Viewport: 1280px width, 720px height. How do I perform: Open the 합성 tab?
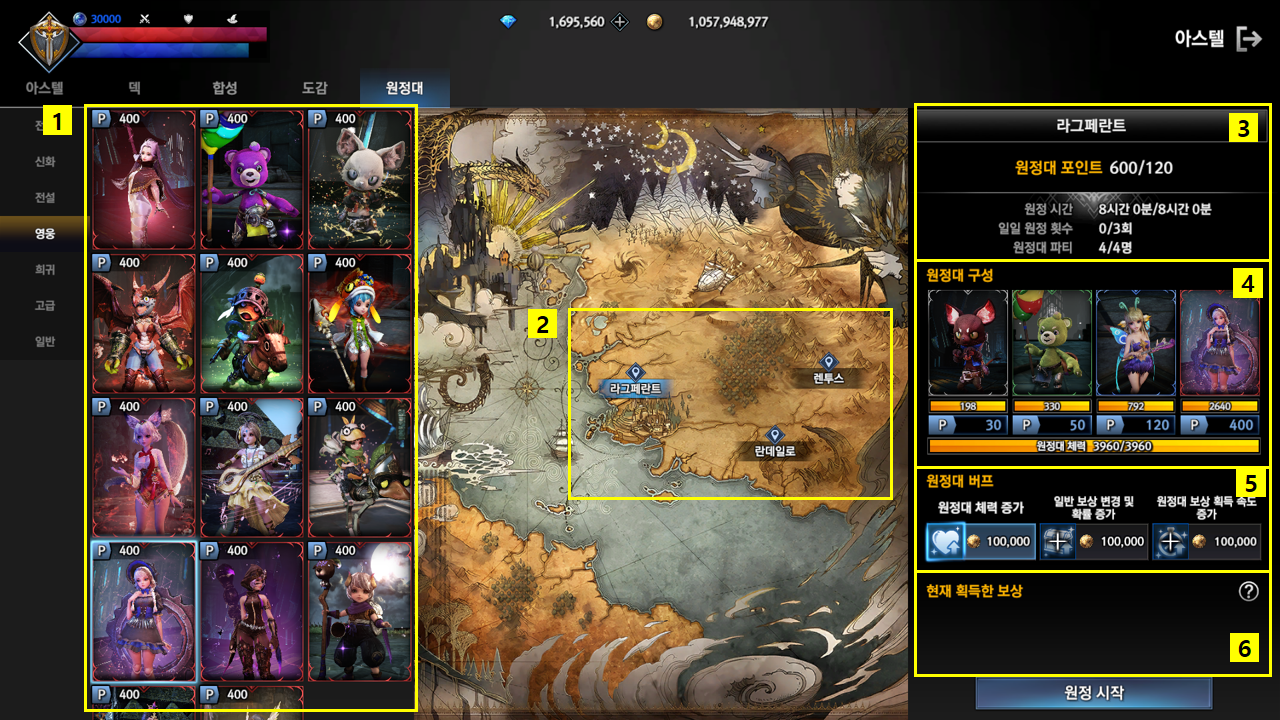pos(225,88)
